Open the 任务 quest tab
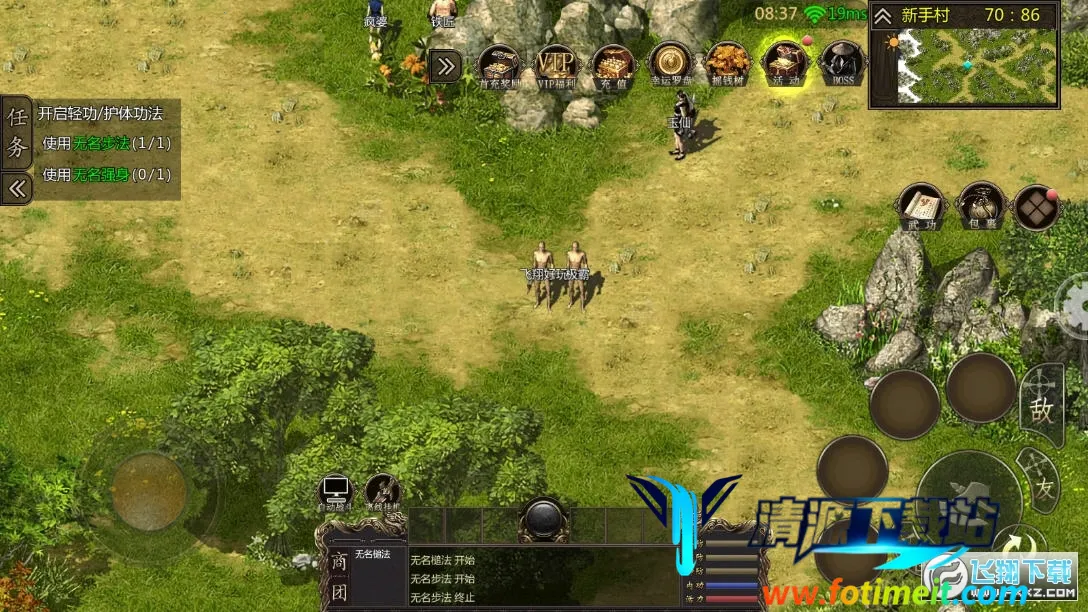1088x612 pixels. coord(17,132)
